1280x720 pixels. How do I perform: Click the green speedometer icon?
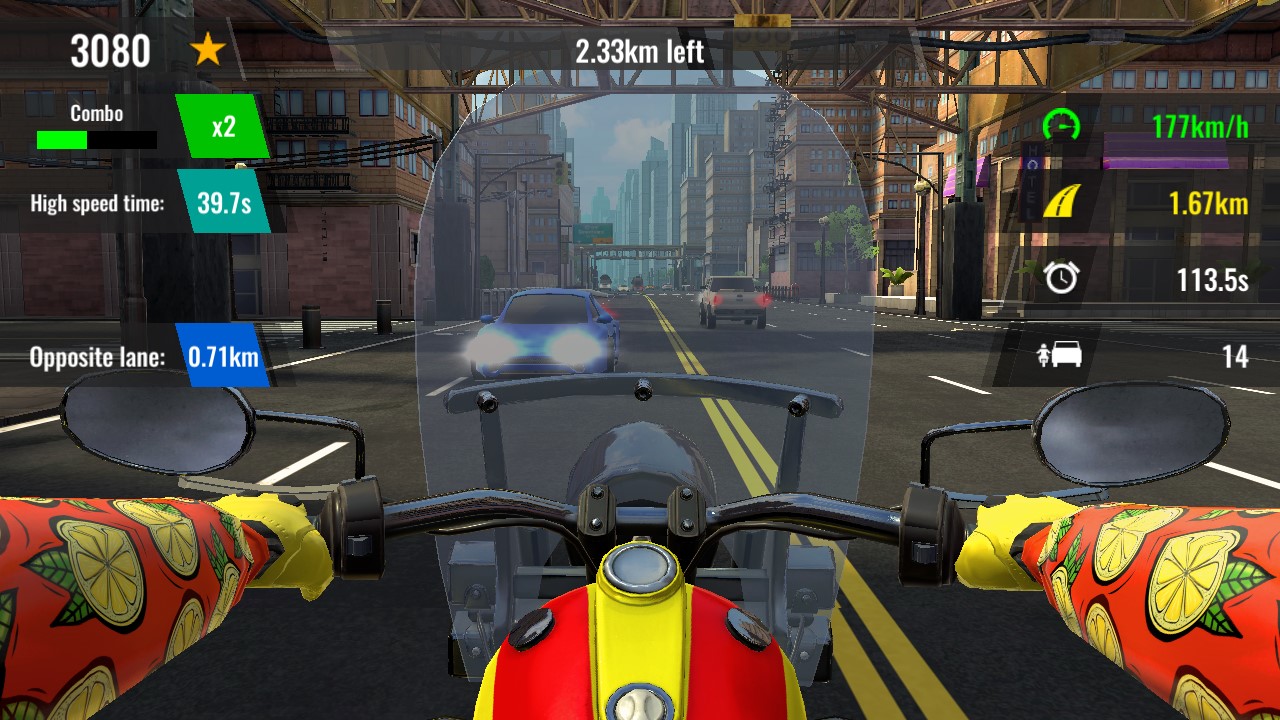[1064, 126]
